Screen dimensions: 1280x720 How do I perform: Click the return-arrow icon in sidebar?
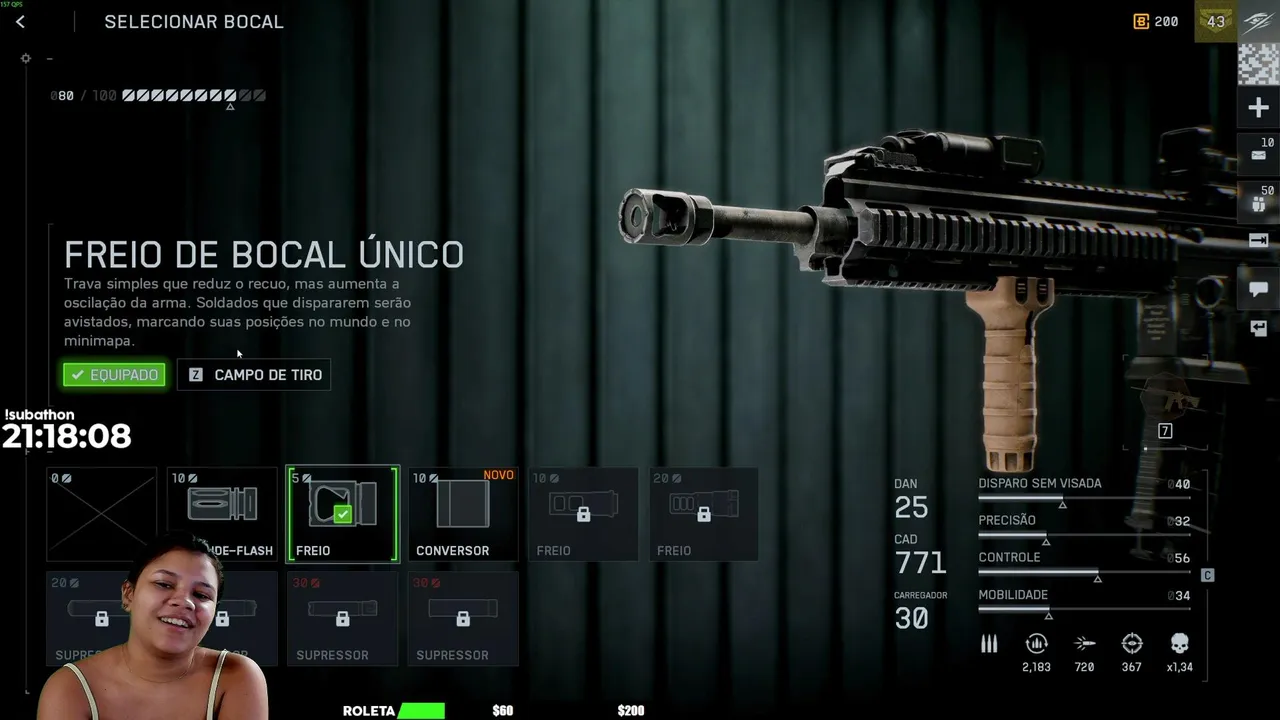point(1258,328)
